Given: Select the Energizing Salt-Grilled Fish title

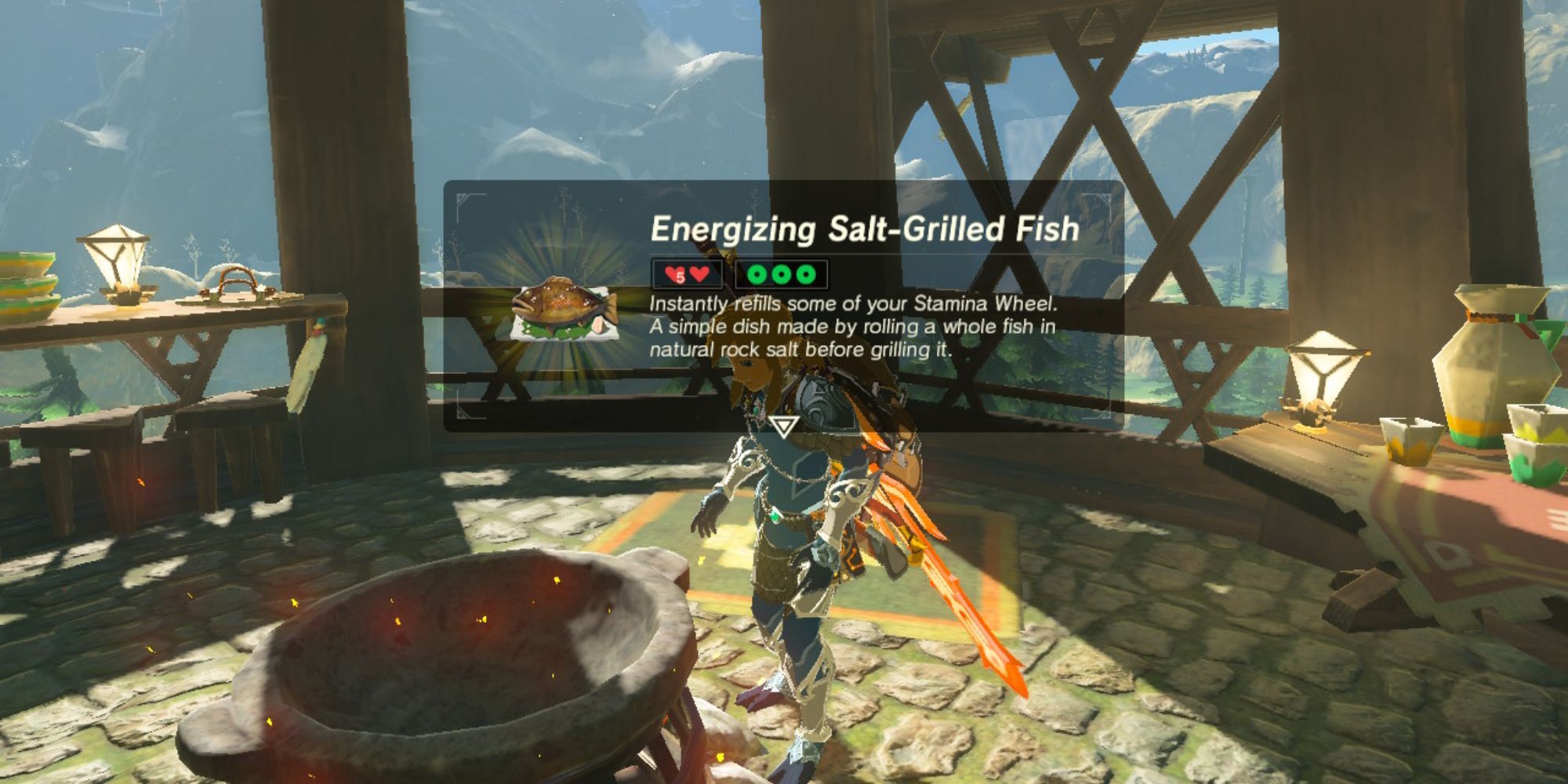Looking at the screenshot, I should pos(864,227).
